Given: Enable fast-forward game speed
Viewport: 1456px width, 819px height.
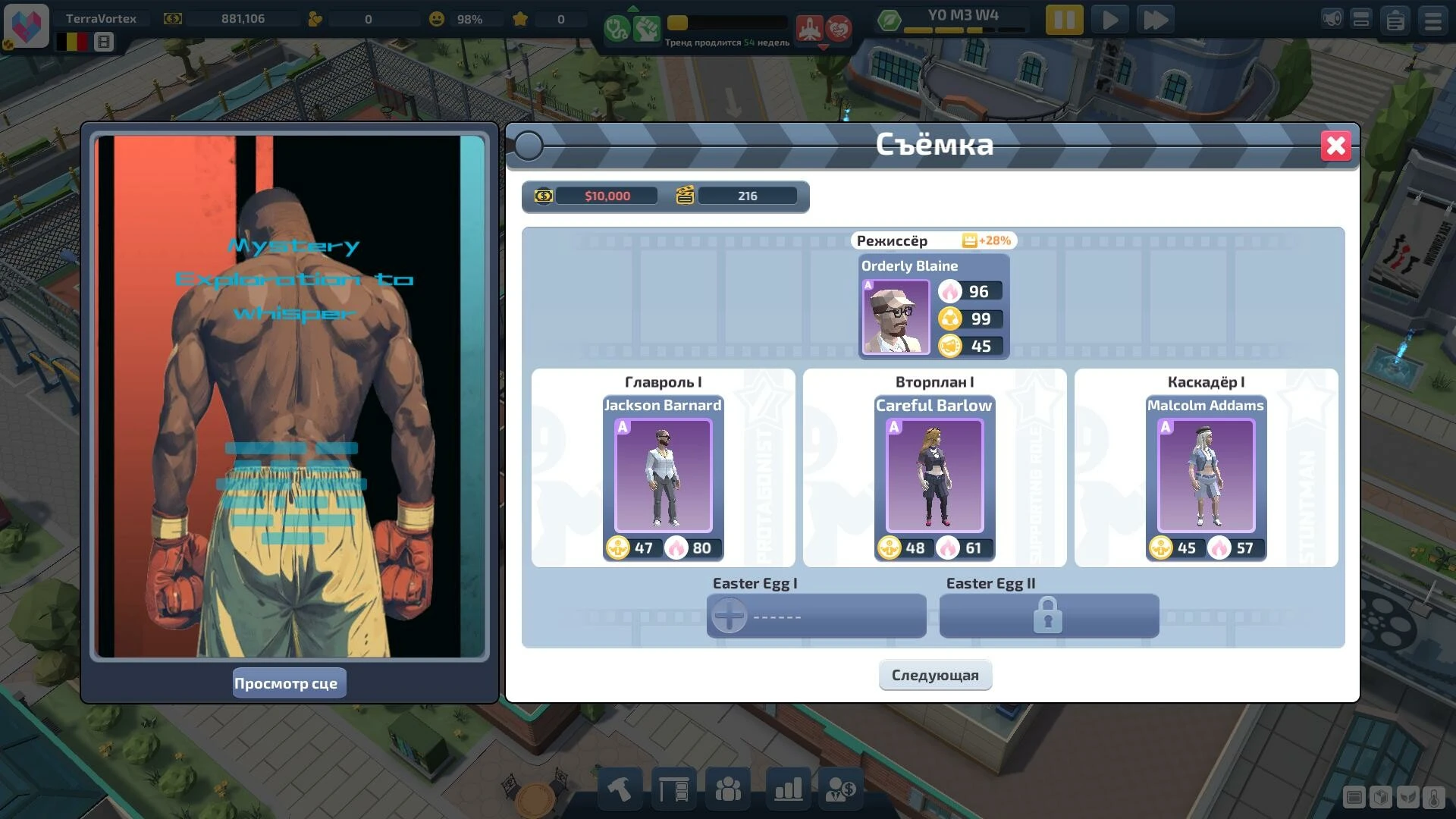Looking at the screenshot, I should coord(1156,20).
